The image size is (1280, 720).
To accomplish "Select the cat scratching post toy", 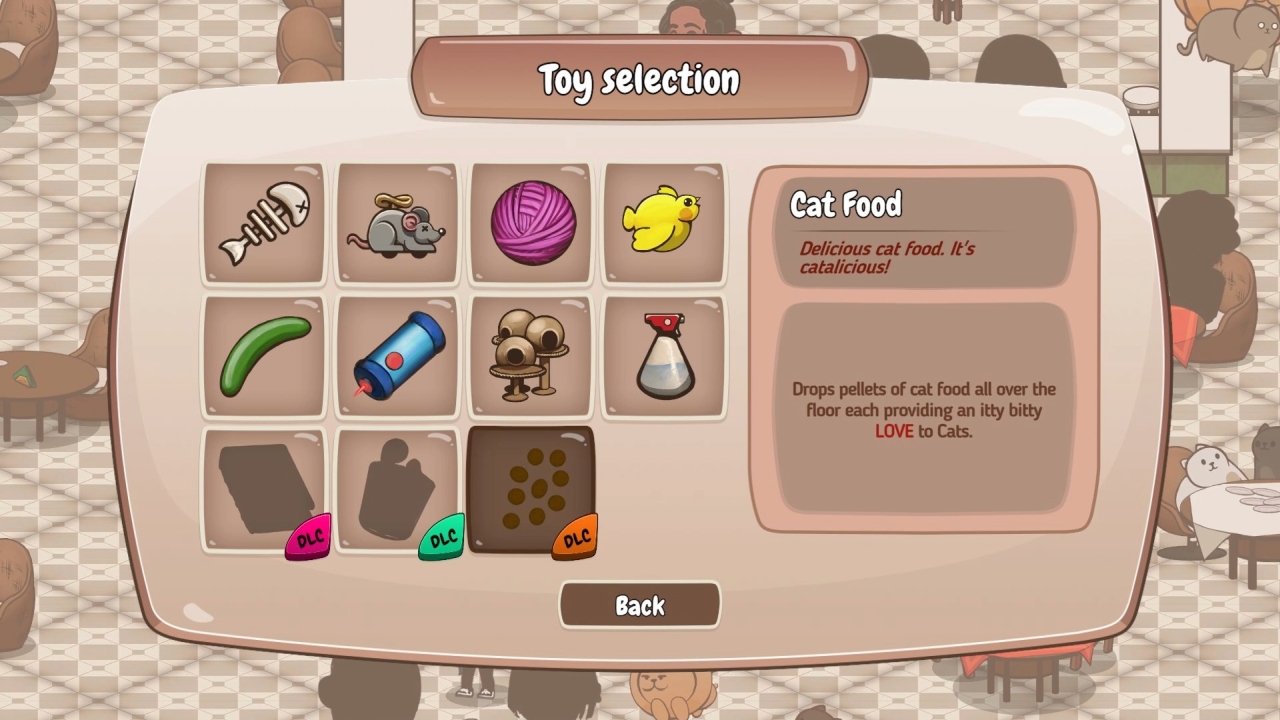I will [530, 356].
